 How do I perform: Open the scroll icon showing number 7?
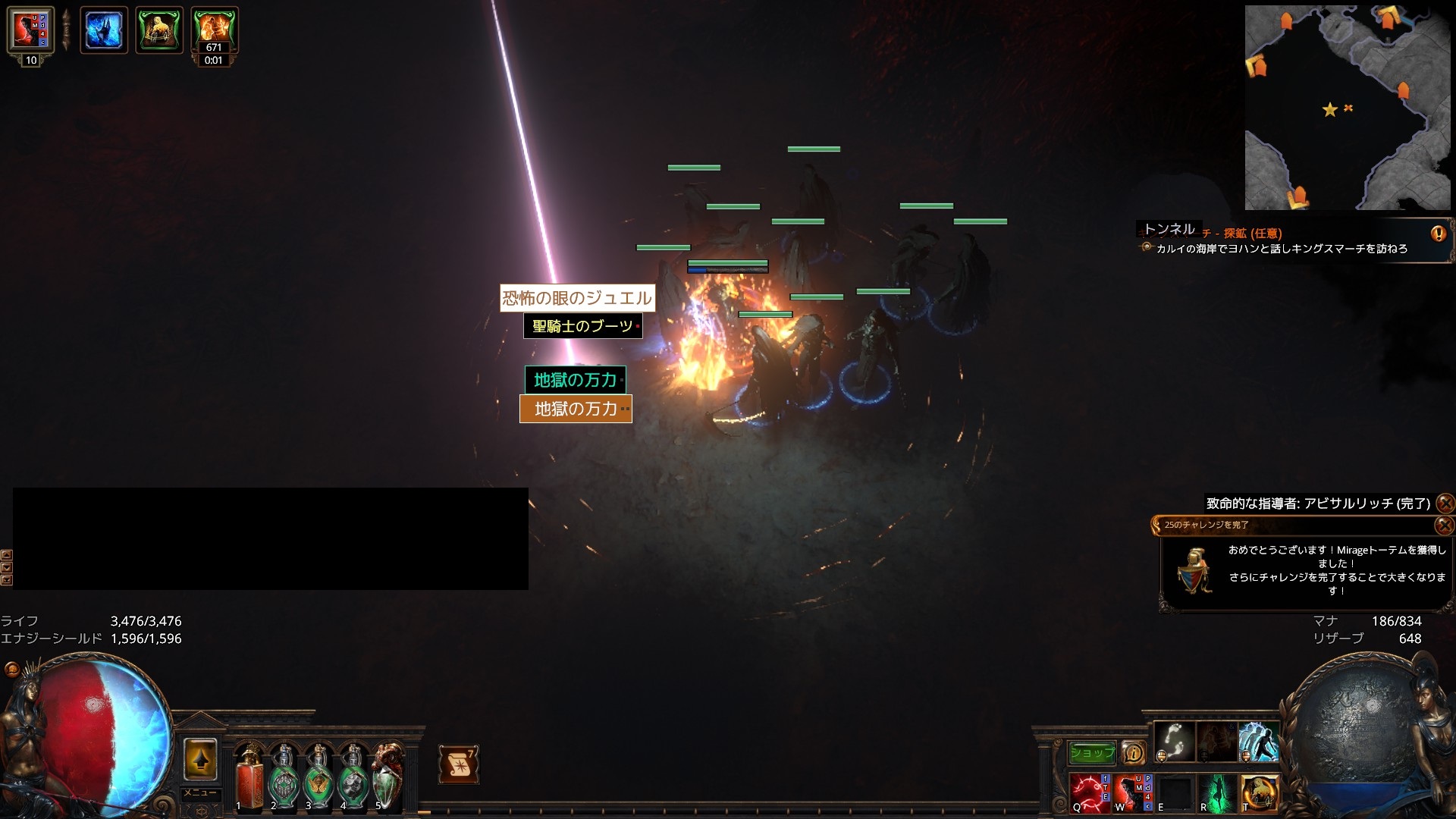pyautogui.click(x=458, y=764)
